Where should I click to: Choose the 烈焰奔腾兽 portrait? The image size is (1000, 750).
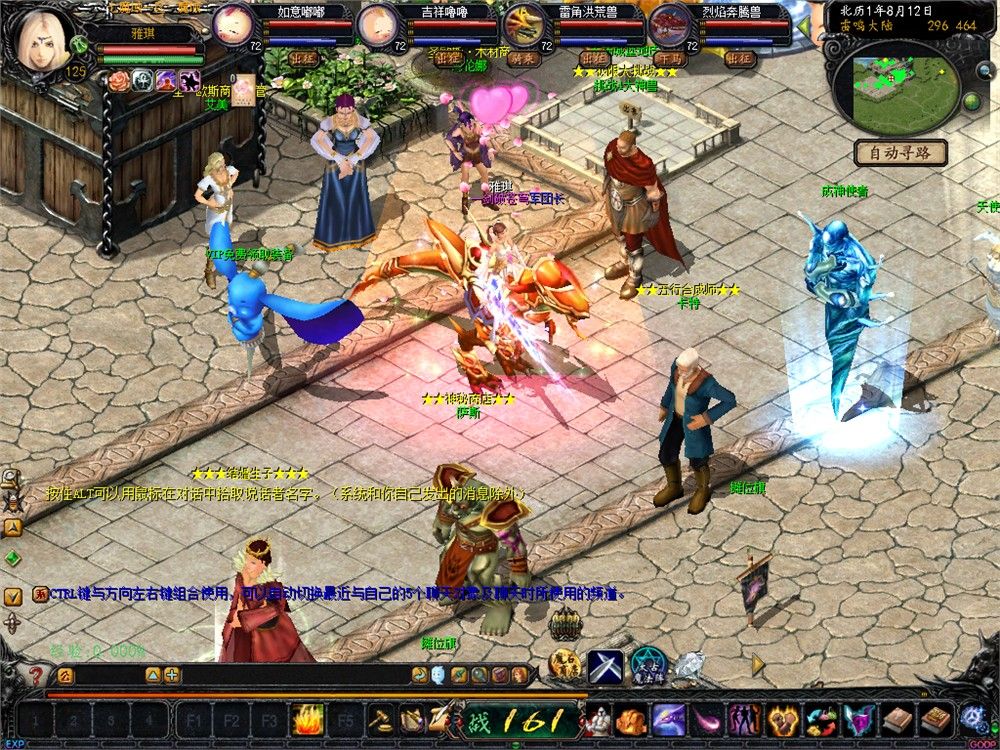tap(668, 24)
